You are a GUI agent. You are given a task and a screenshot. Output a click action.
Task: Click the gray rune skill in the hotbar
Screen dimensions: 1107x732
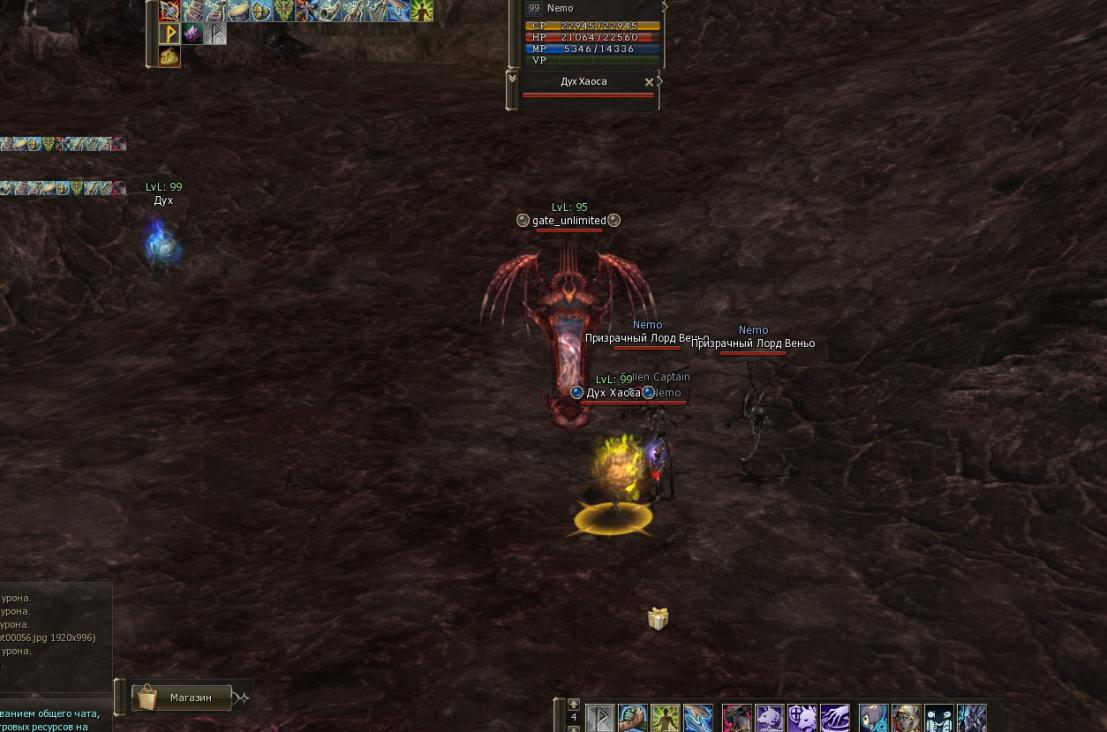599,717
